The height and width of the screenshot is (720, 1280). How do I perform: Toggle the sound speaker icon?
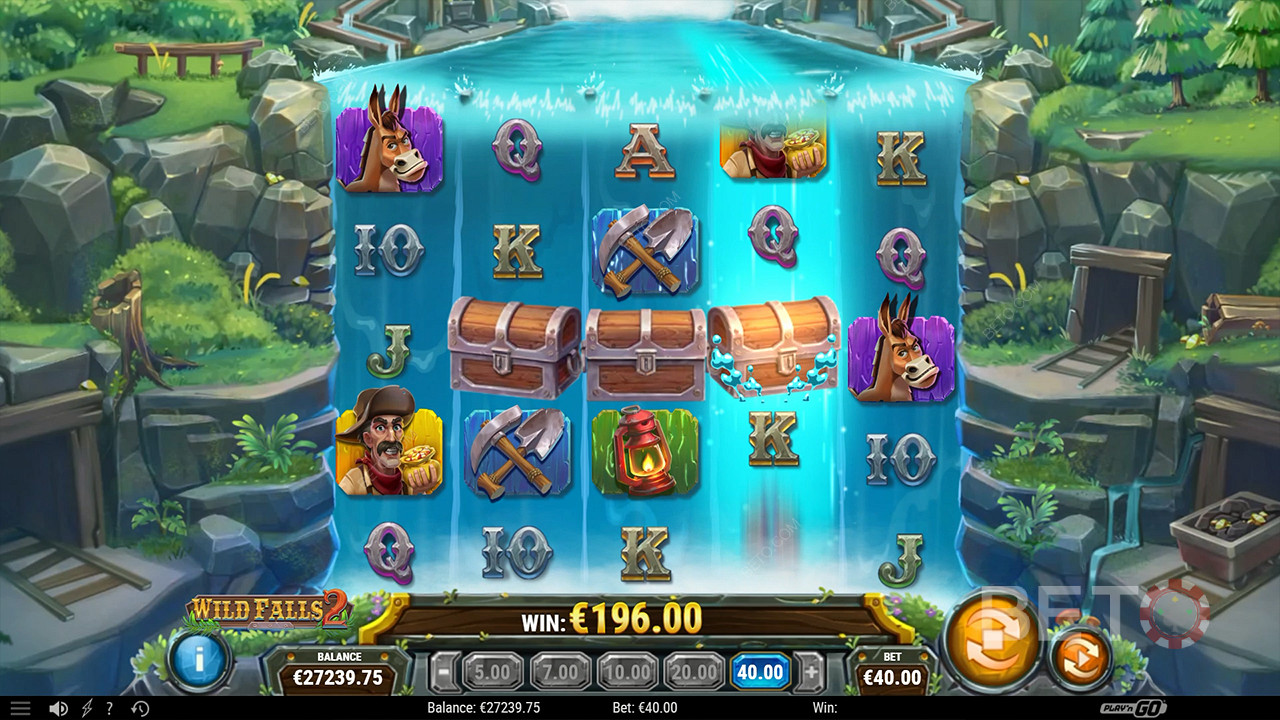pos(59,708)
